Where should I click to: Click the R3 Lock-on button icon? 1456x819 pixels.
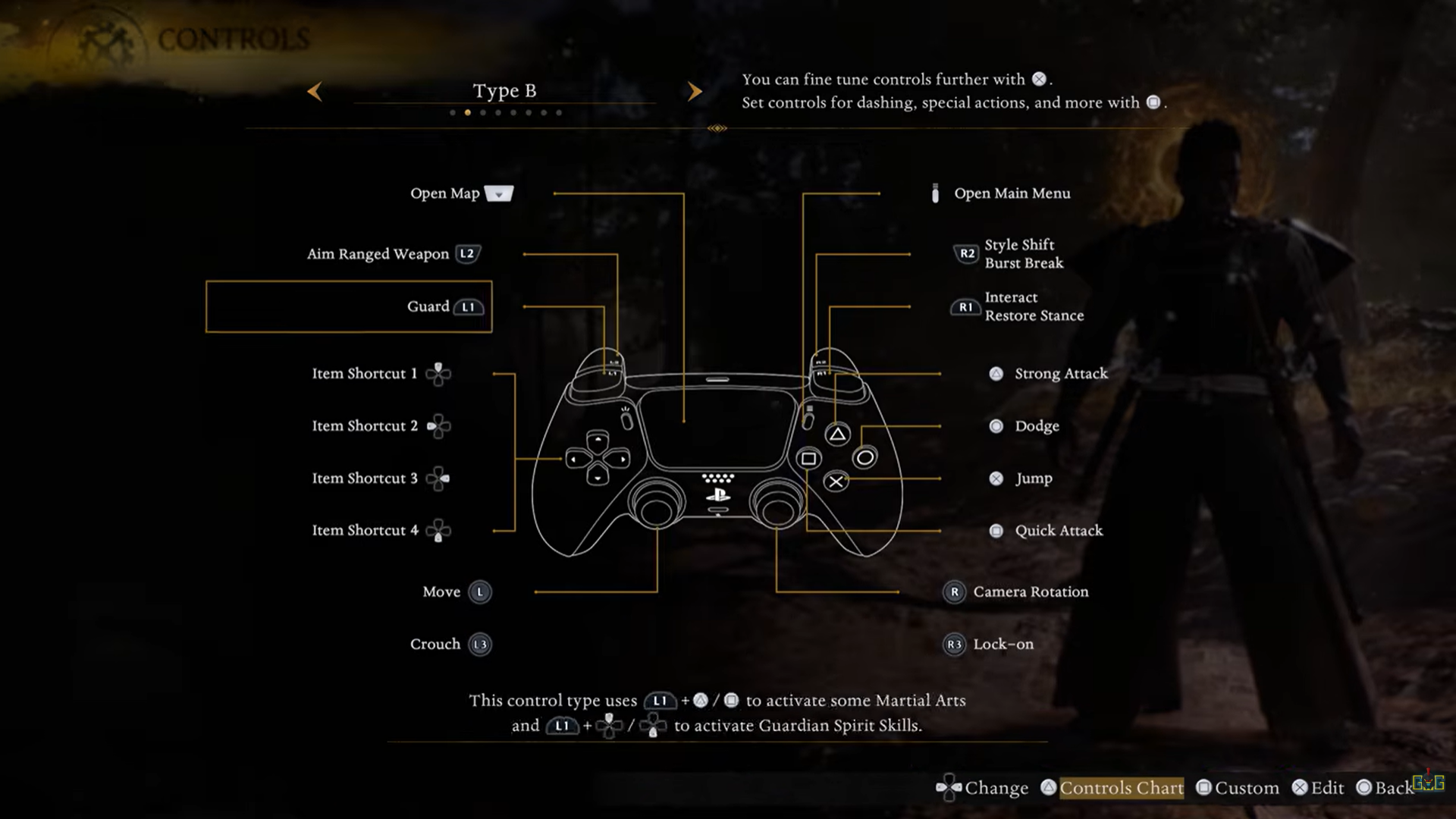click(955, 644)
